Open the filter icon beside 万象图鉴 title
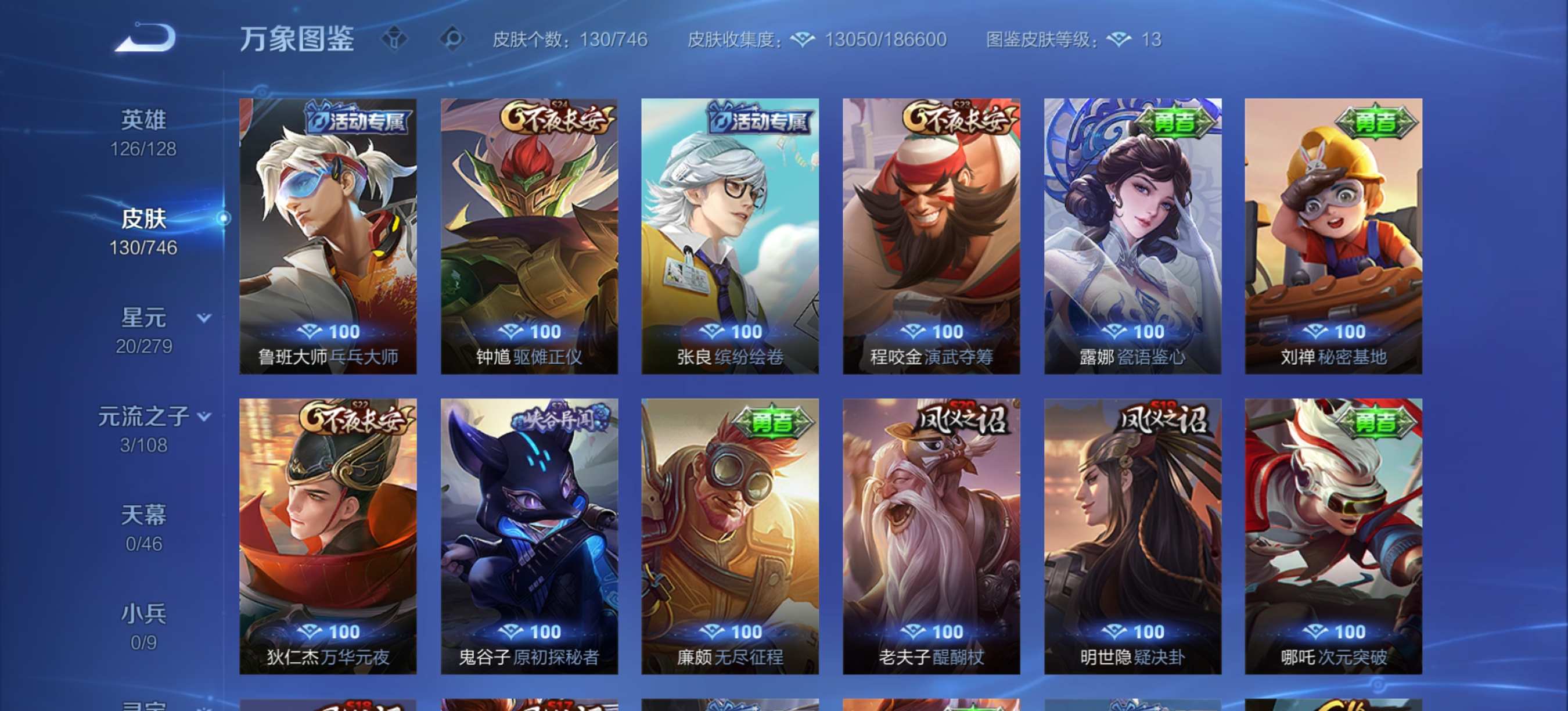Screen dimensions: 1568x711 [395, 39]
